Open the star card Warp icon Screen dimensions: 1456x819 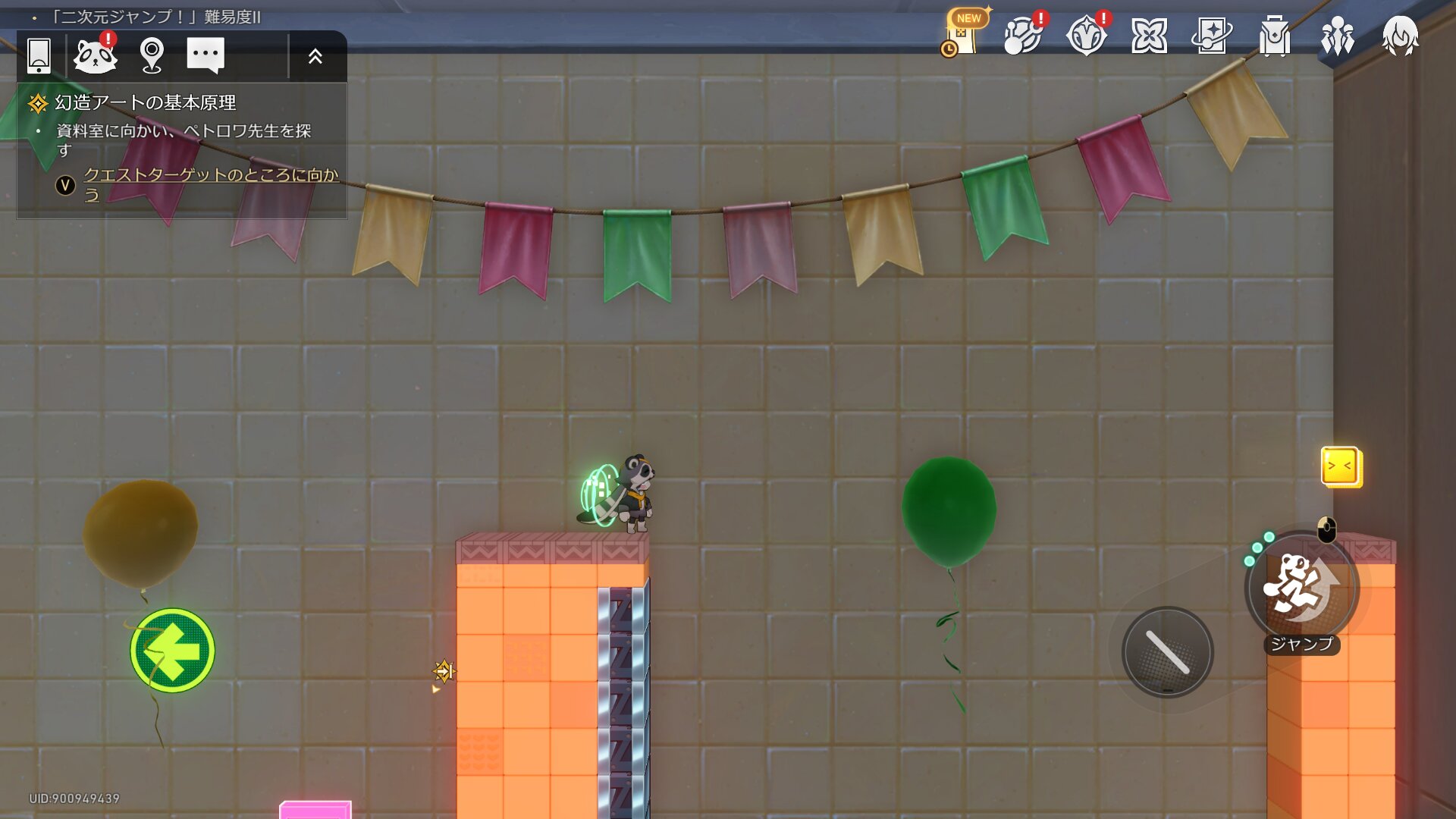[1212, 36]
